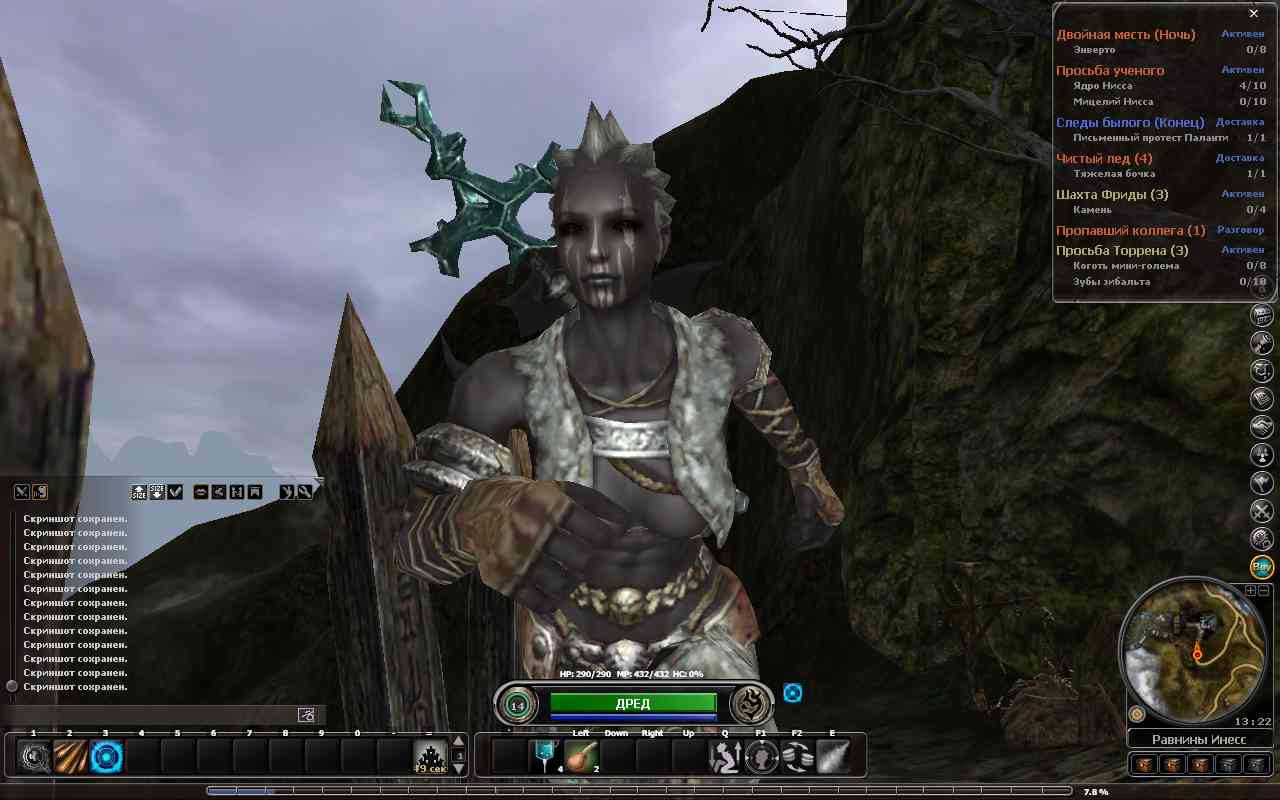The height and width of the screenshot is (800, 1280).
Task: Zoom in the minimap with plus button
Action: [1250, 591]
